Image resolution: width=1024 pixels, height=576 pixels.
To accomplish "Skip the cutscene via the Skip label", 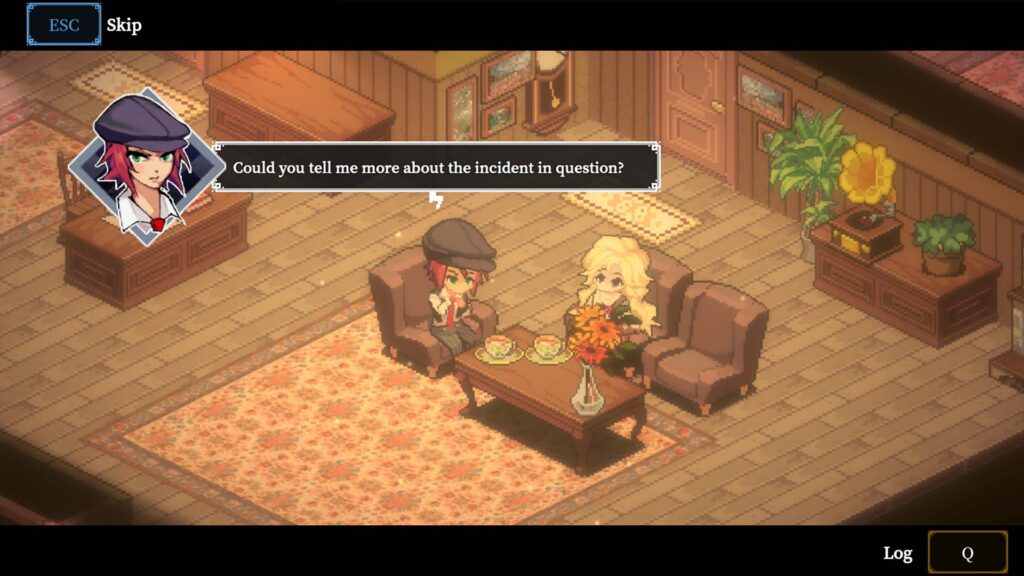I will [x=124, y=25].
